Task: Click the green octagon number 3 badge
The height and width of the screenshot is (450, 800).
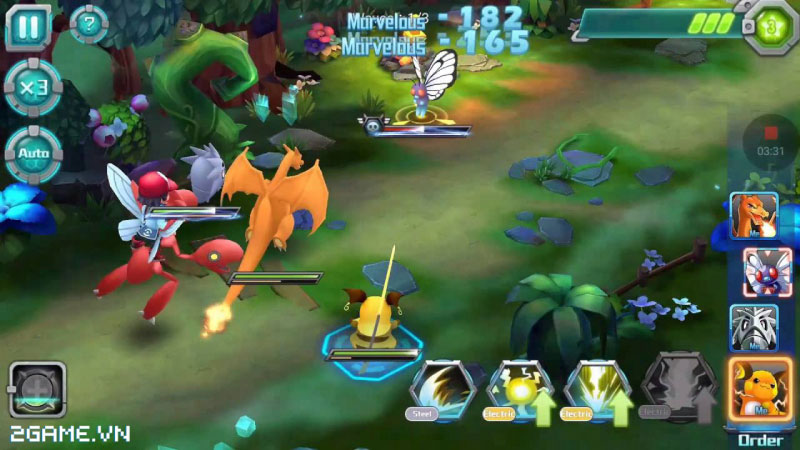Action: (769, 24)
